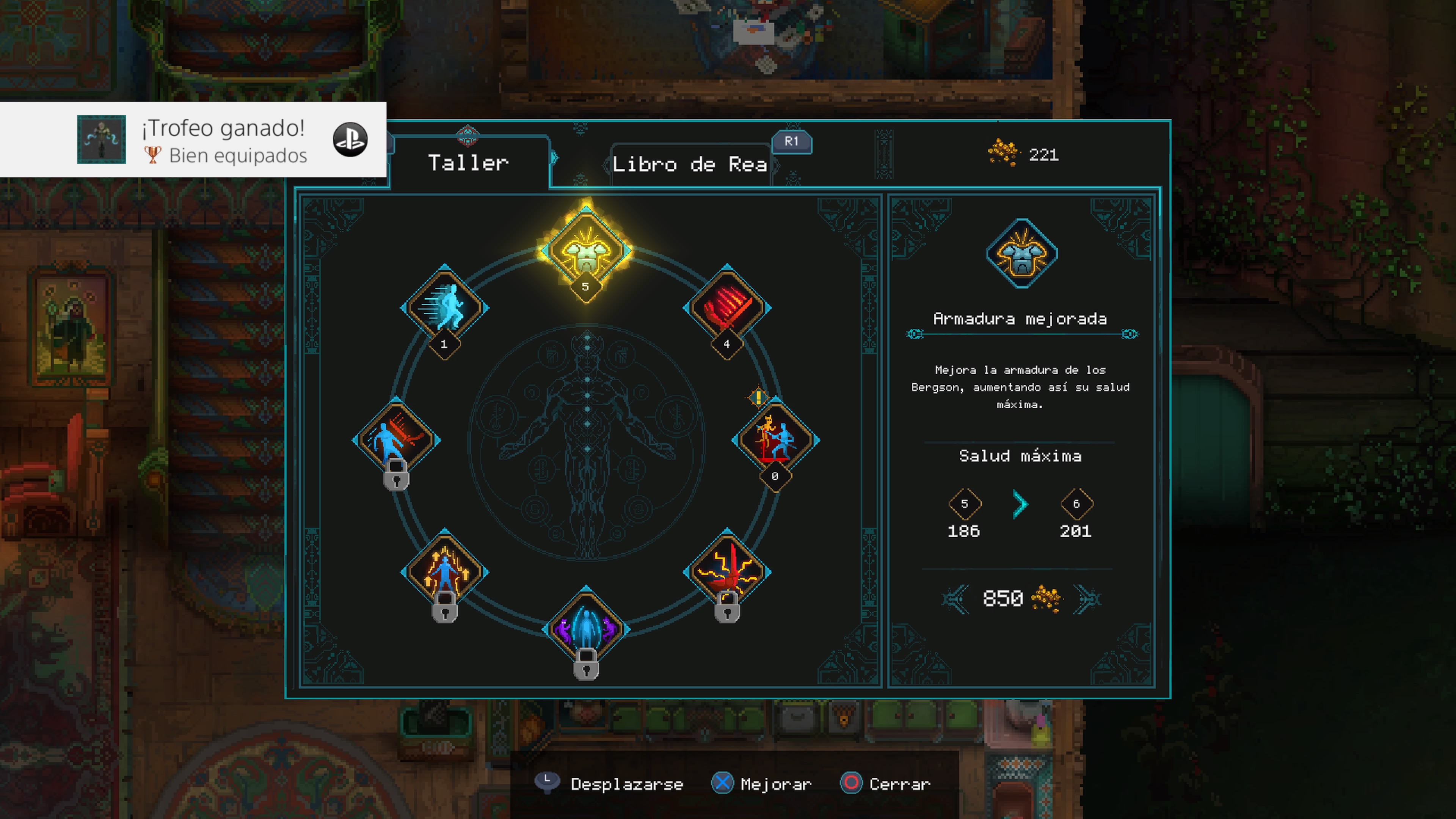Switch to the Taller tab
The image size is (1456, 819).
[x=469, y=163]
